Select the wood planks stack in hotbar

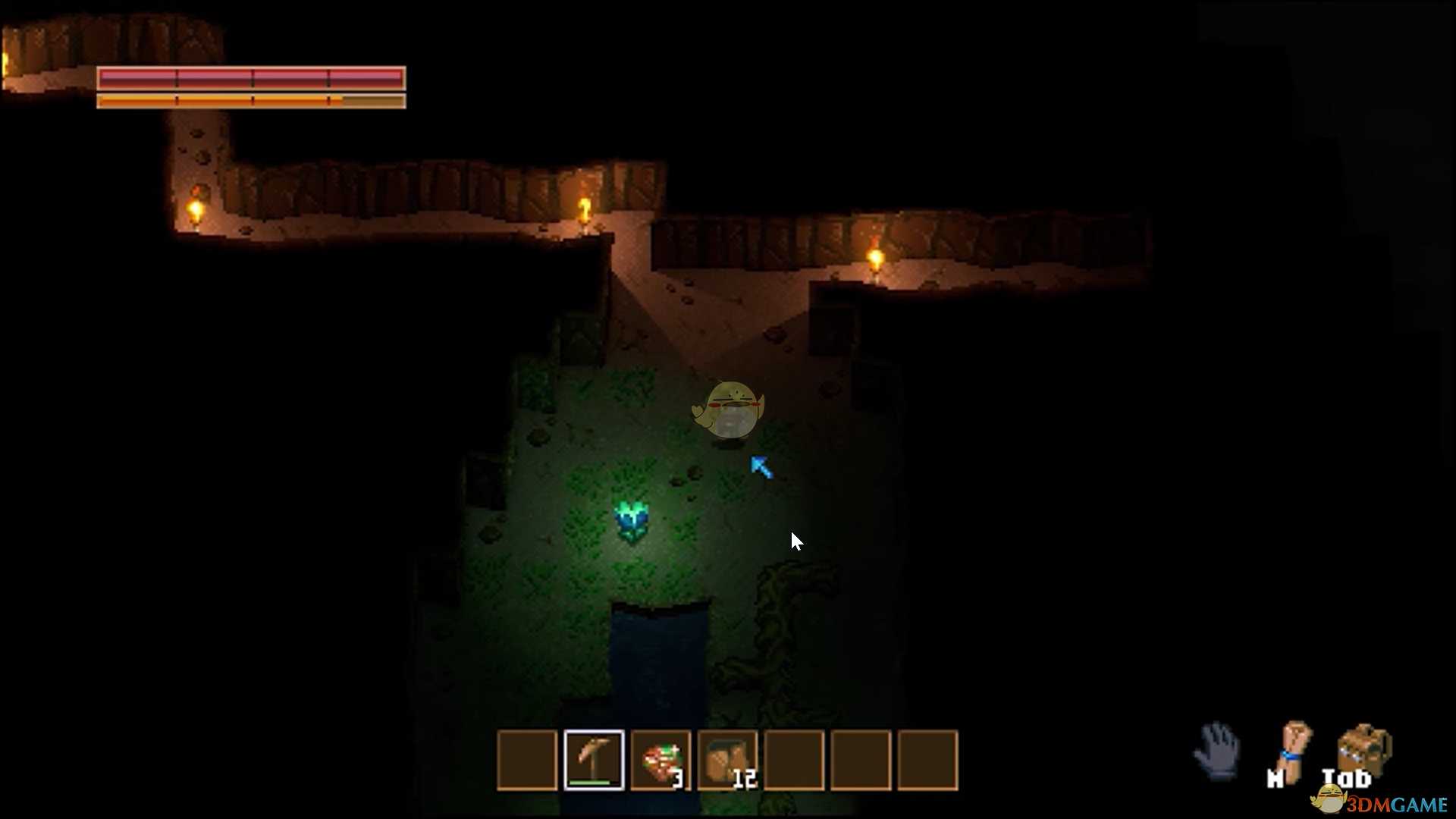(726, 758)
